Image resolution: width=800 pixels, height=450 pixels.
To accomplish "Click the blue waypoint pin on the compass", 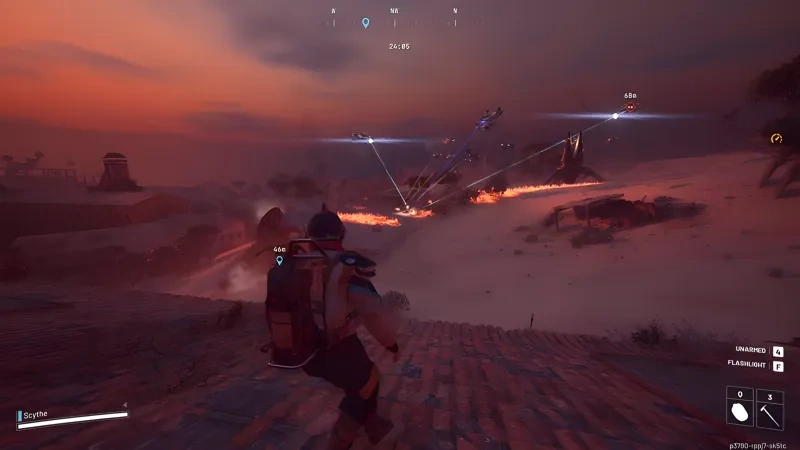I will tap(366, 22).
